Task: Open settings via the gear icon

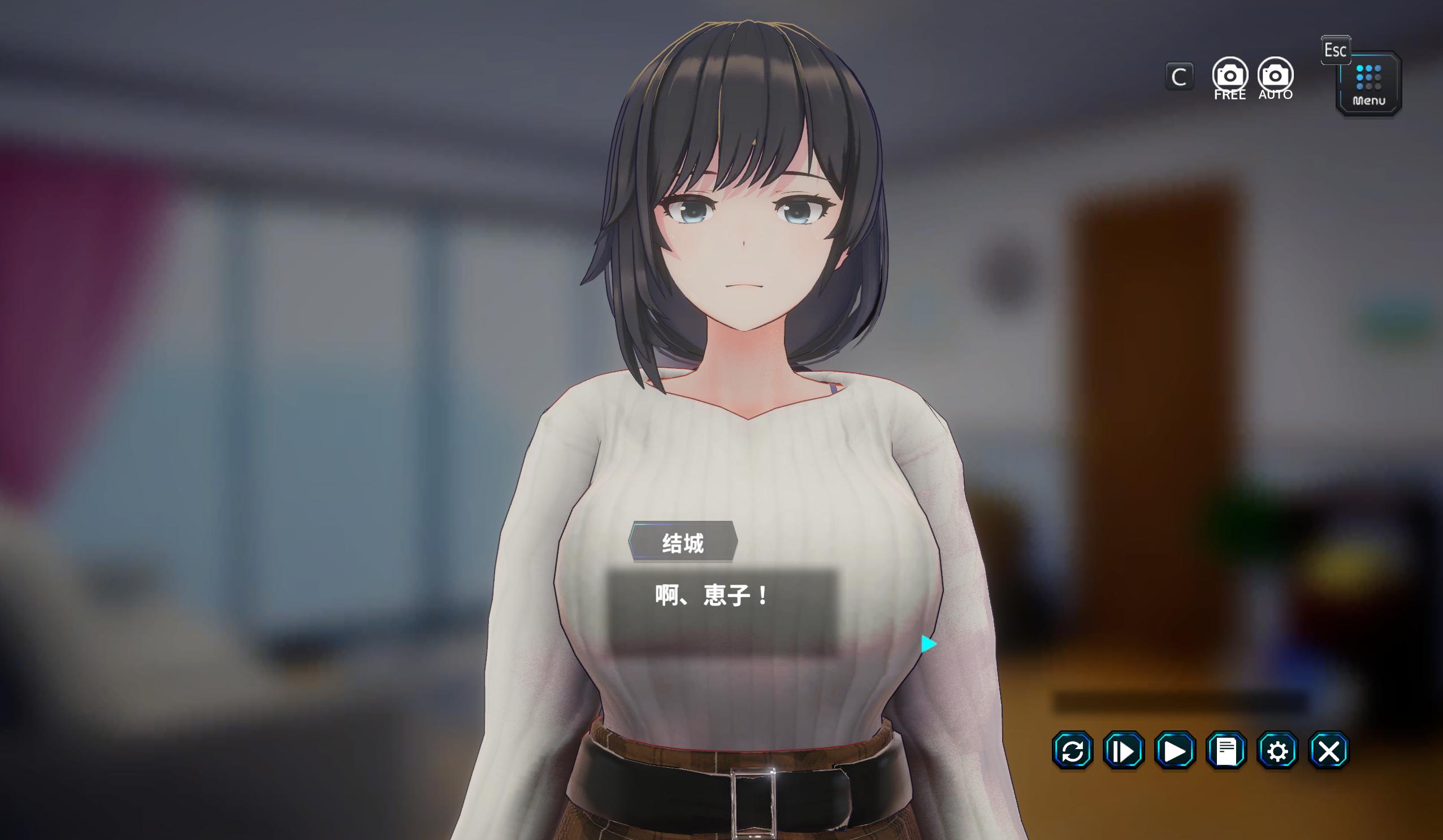Action: click(x=1277, y=750)
